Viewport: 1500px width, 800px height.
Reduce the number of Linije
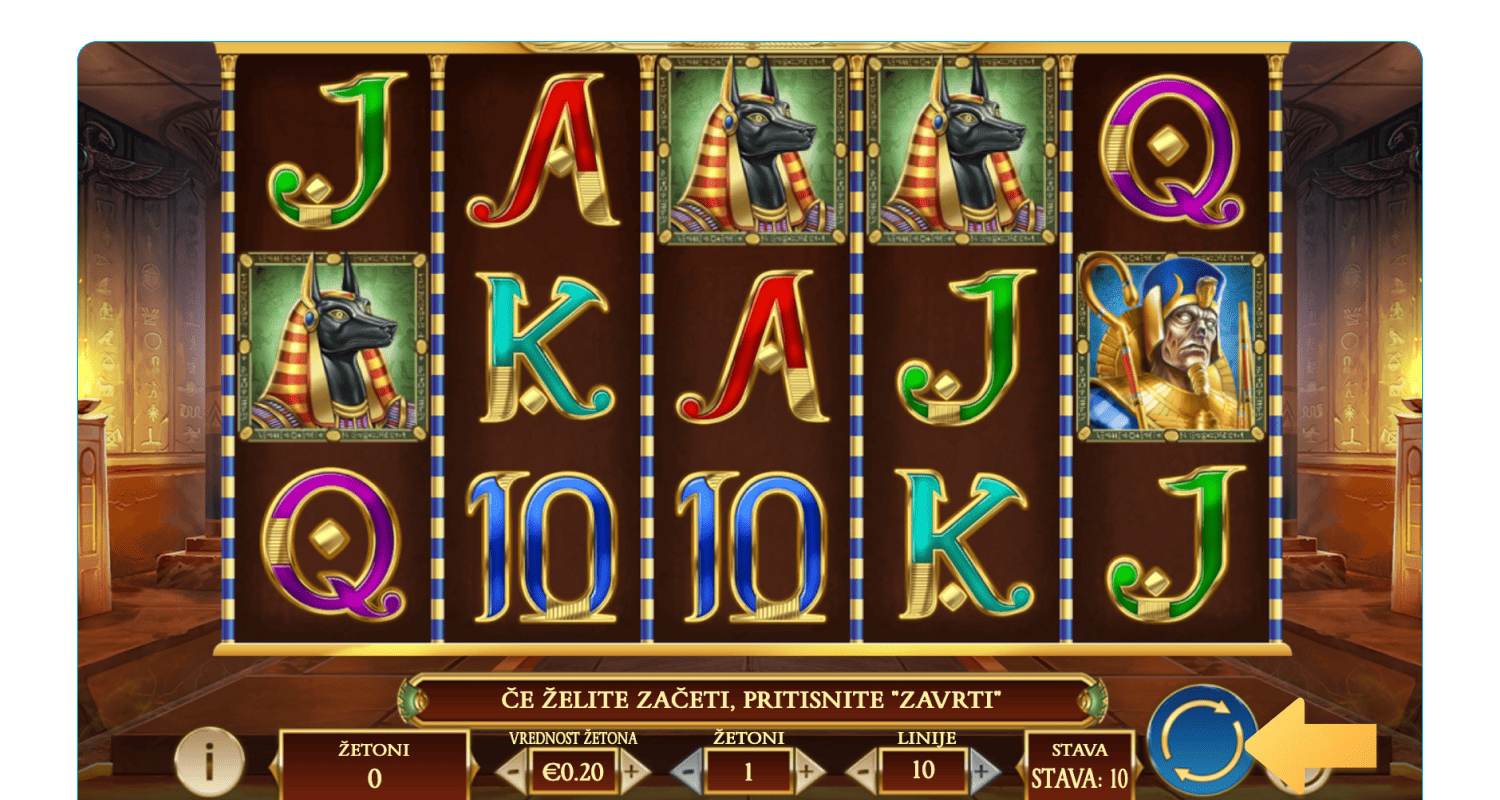pos(863,771)
